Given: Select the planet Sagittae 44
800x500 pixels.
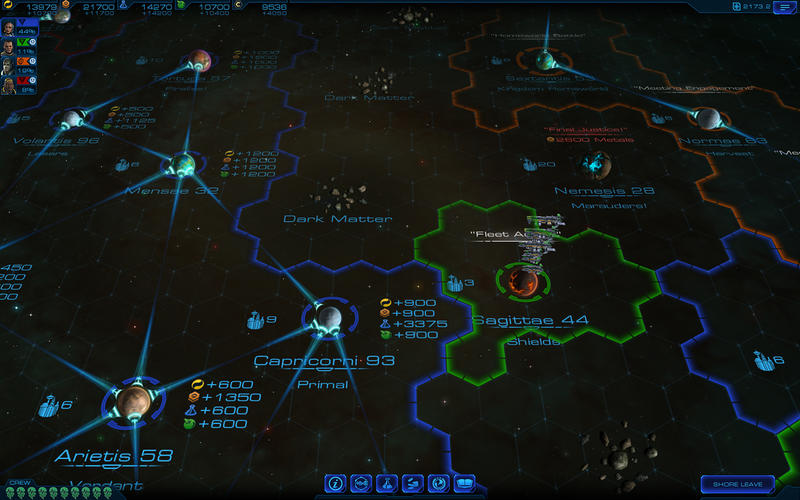Looking at the screenshot, I should [521, 282].
